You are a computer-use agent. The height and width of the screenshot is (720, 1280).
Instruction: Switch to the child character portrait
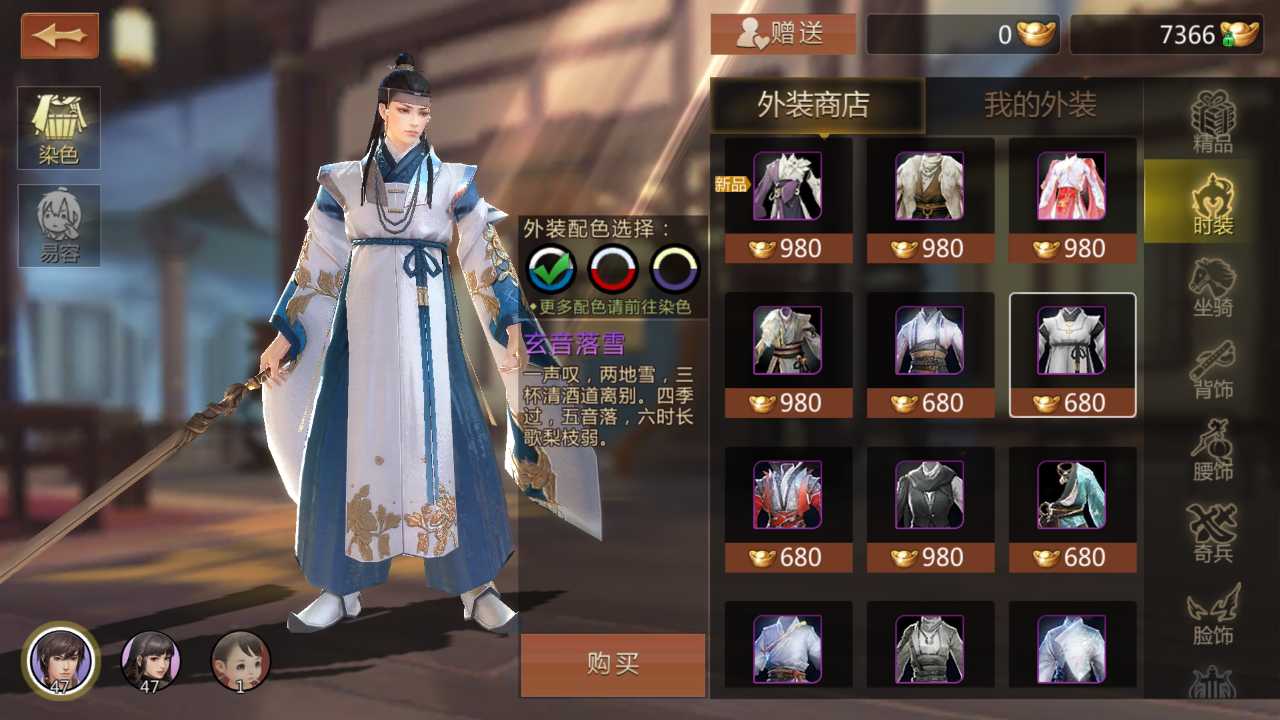240,660
